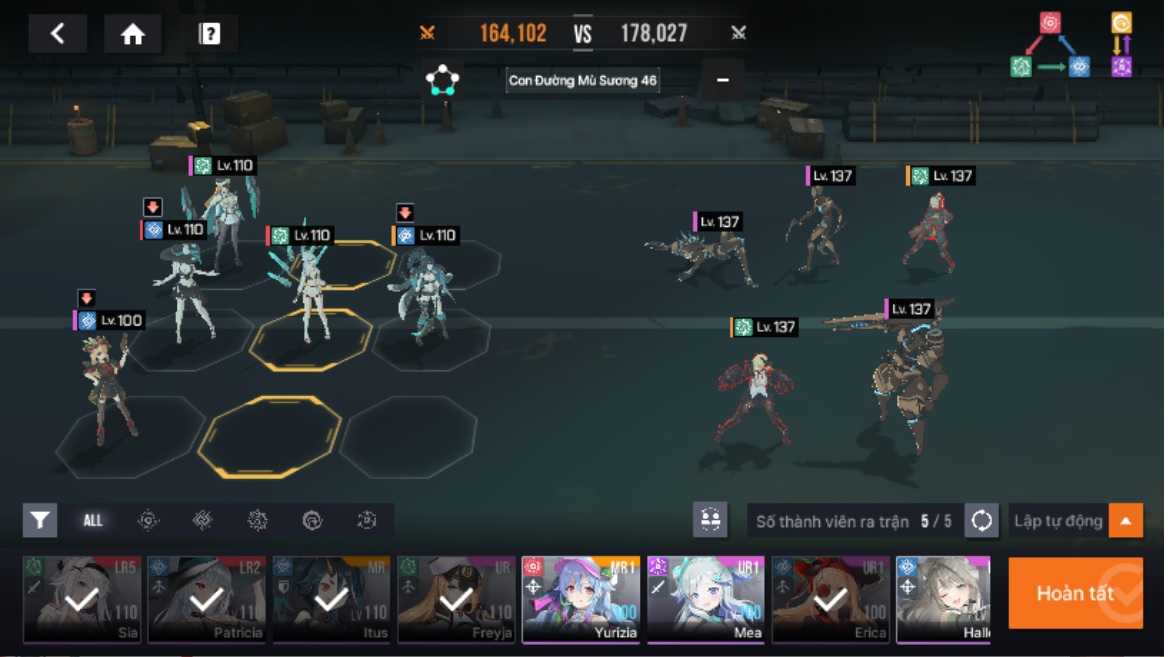Pick the Halle character card
The image size is (1170, 657).
(943, 599)
